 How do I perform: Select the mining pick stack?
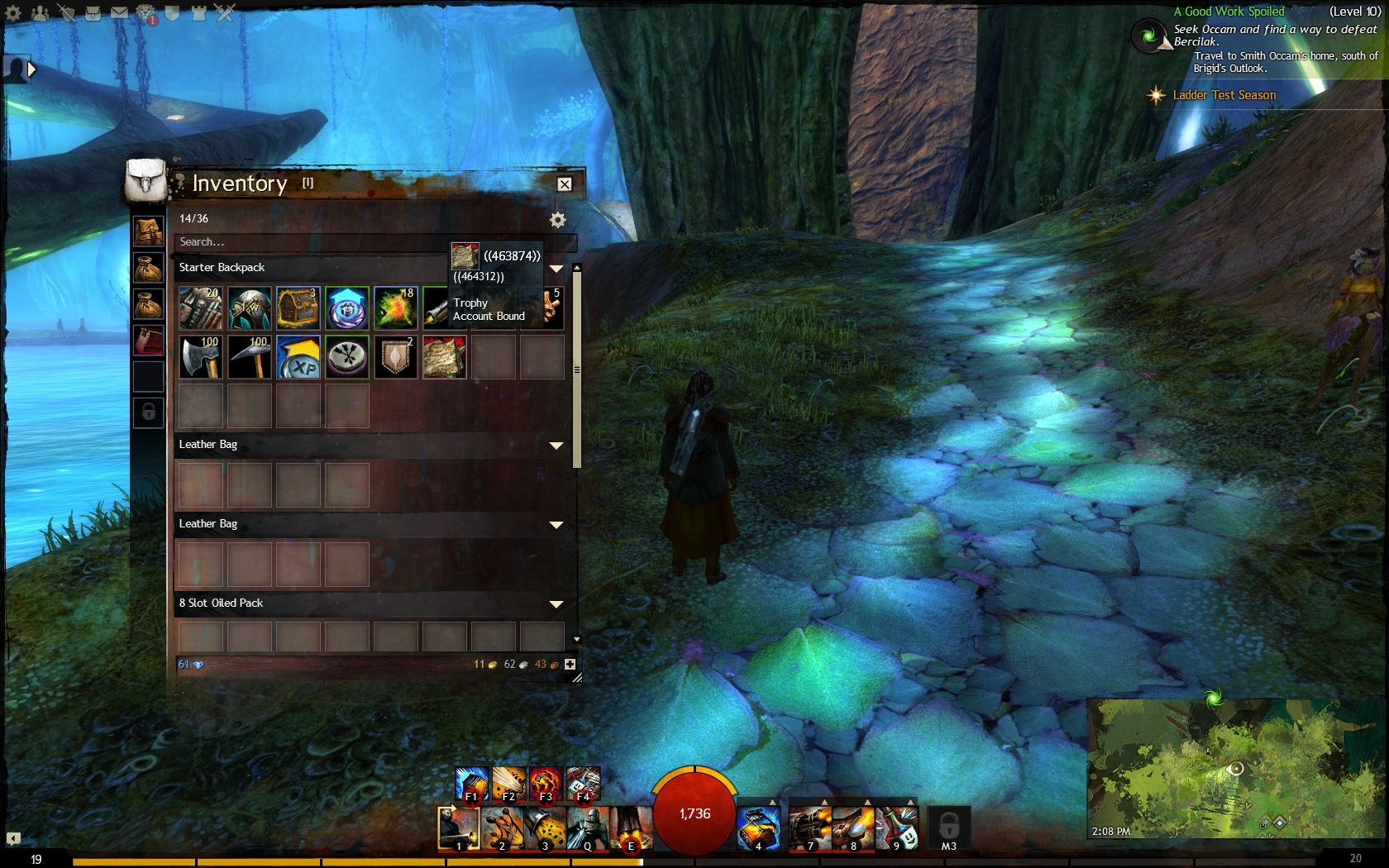pos(250,357)
